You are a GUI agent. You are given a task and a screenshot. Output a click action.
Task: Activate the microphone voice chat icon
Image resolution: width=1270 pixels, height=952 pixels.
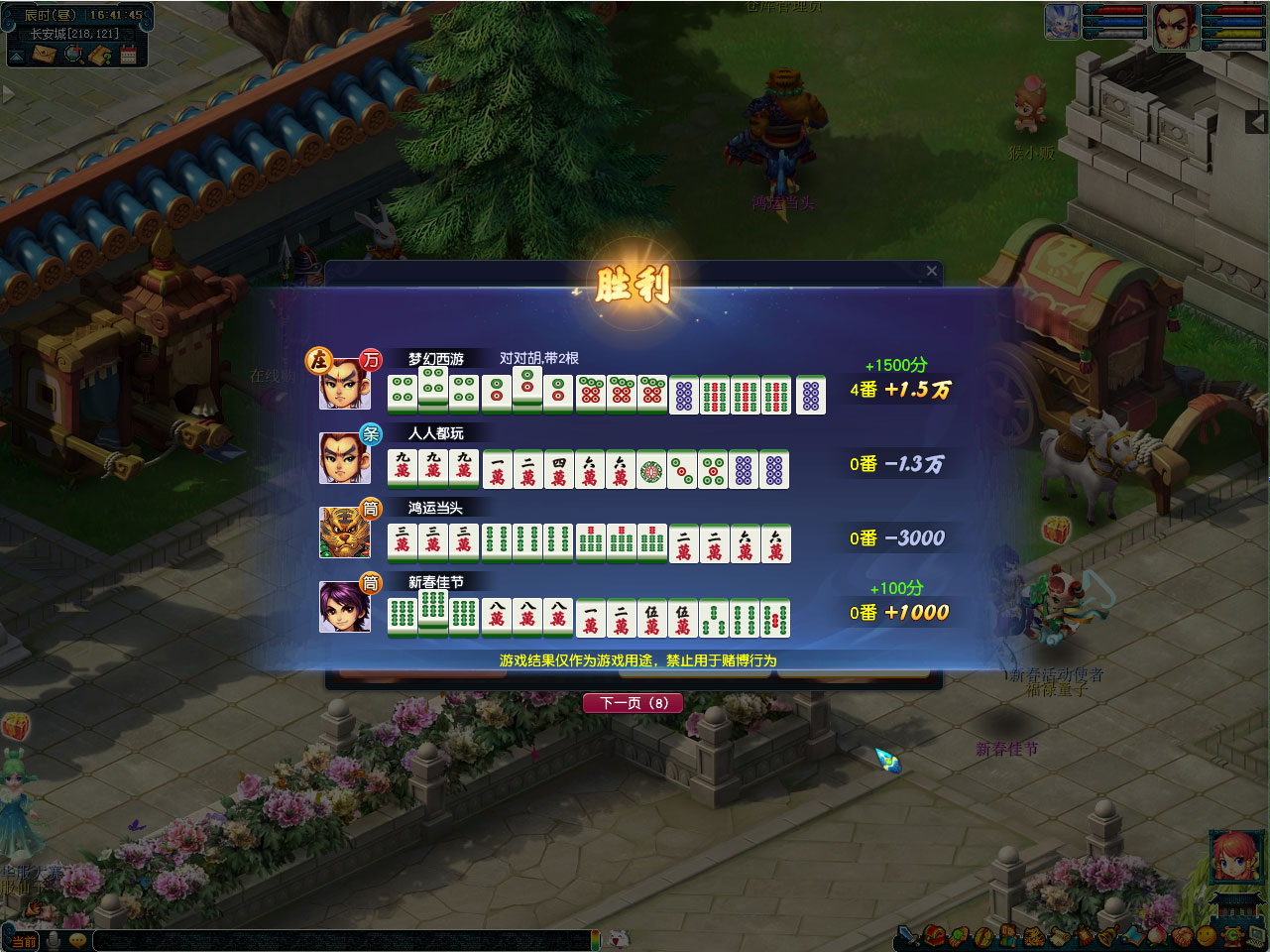coord(54,940)
